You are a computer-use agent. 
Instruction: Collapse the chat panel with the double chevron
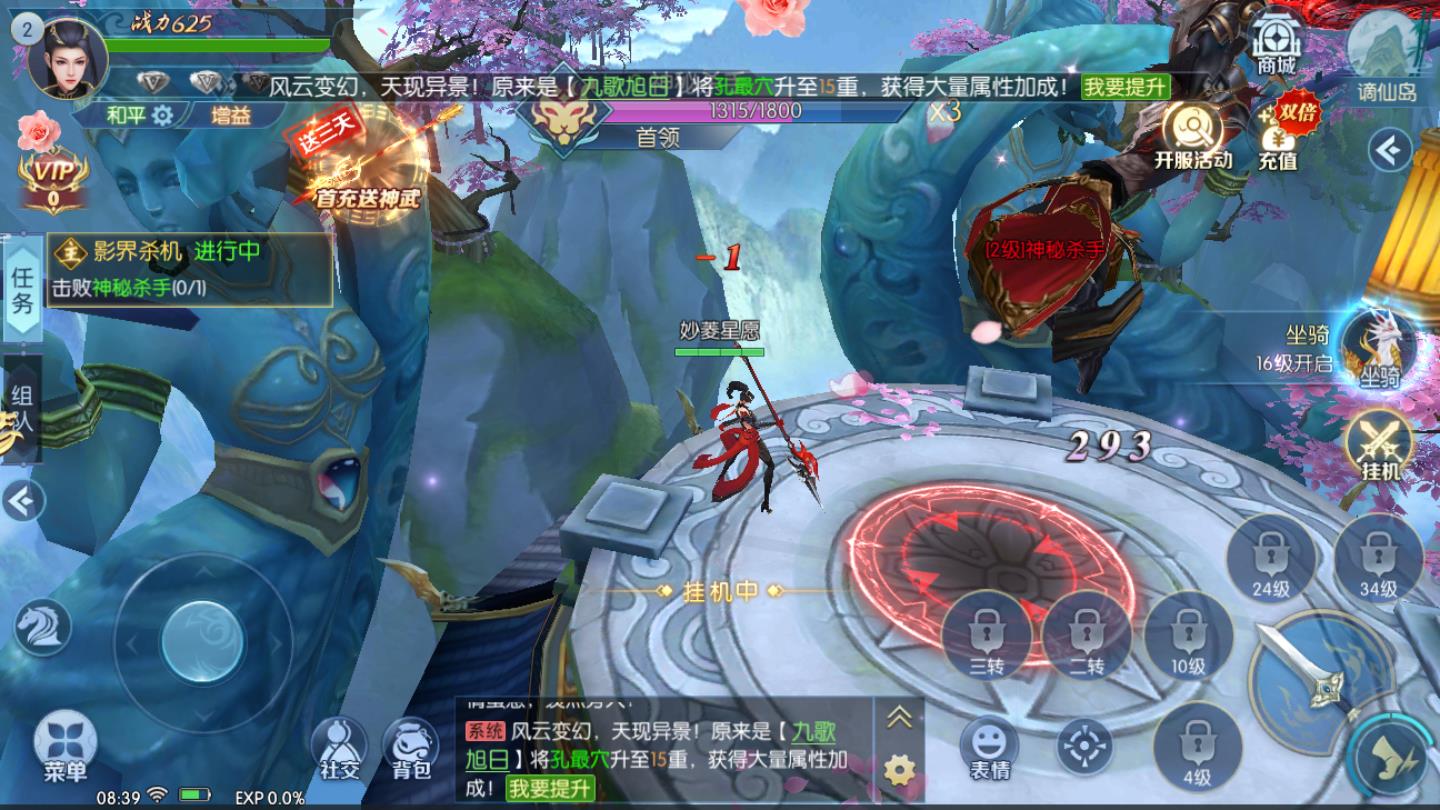tap(899, 716)
